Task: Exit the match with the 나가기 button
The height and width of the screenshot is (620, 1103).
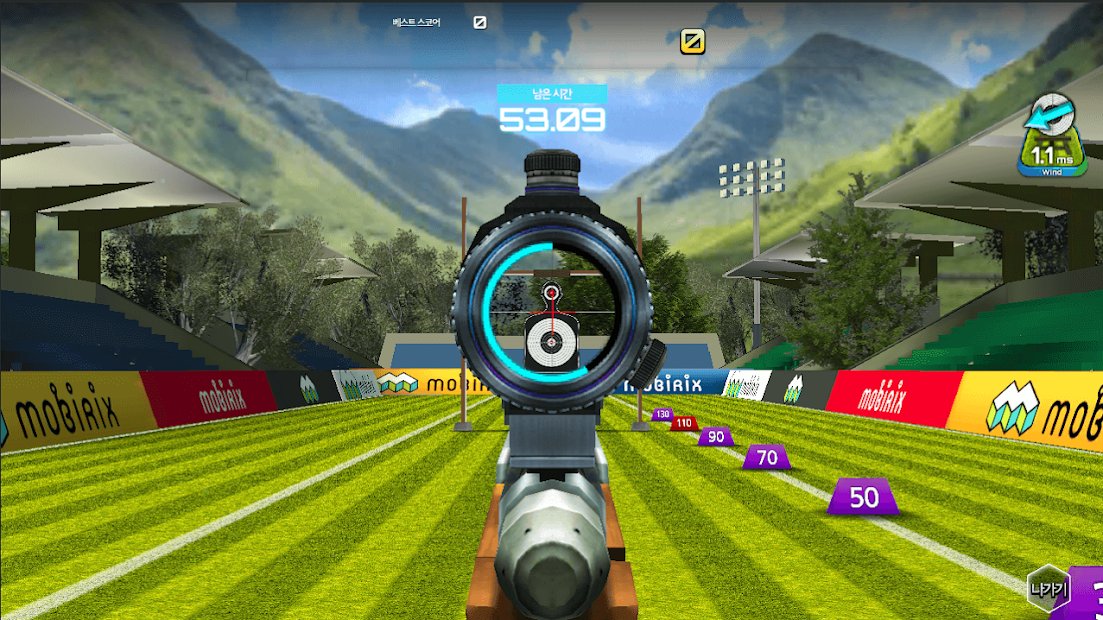Action: 1049,589
